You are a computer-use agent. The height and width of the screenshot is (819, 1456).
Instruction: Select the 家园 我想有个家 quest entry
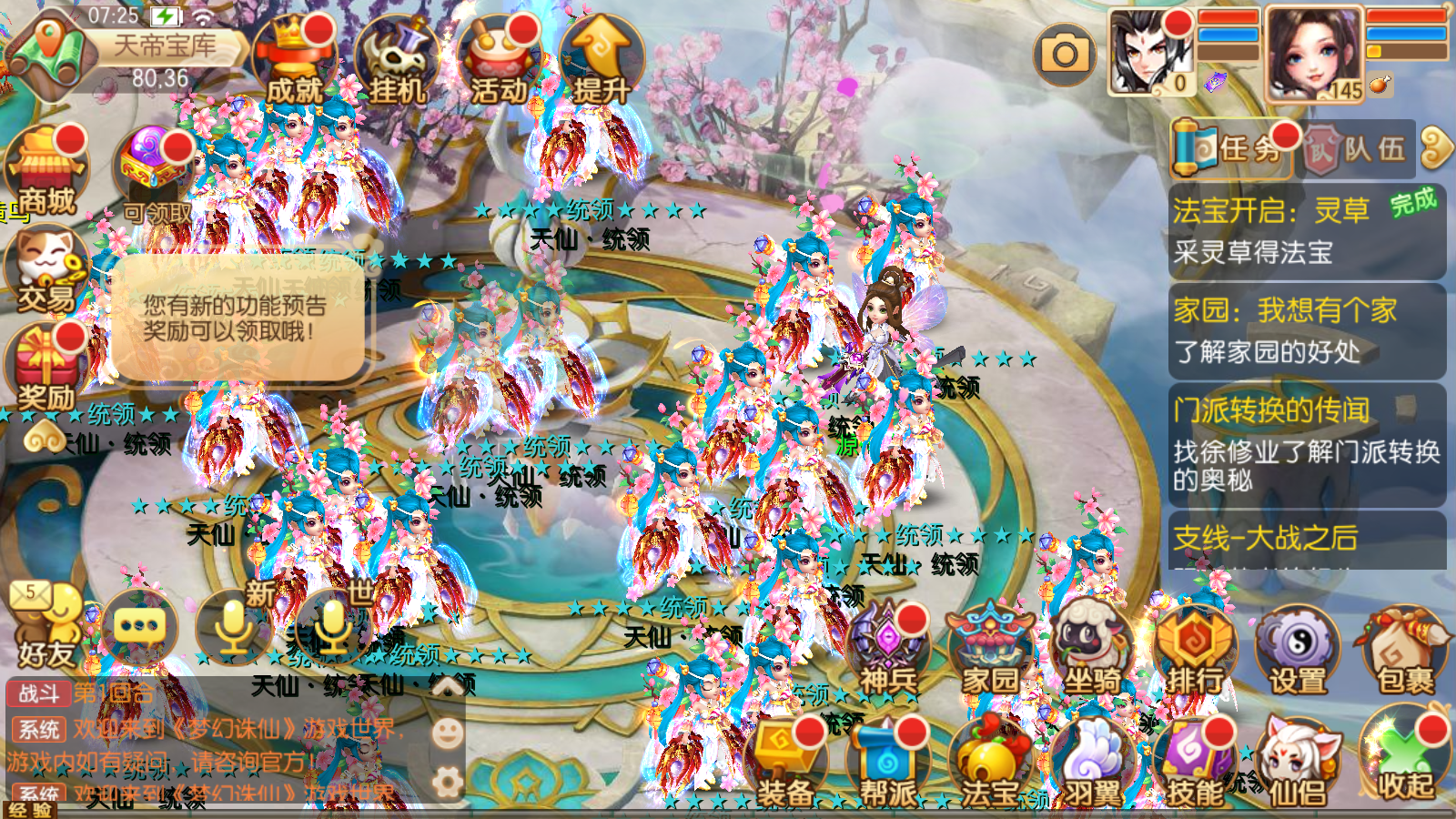pos(1306,330)
